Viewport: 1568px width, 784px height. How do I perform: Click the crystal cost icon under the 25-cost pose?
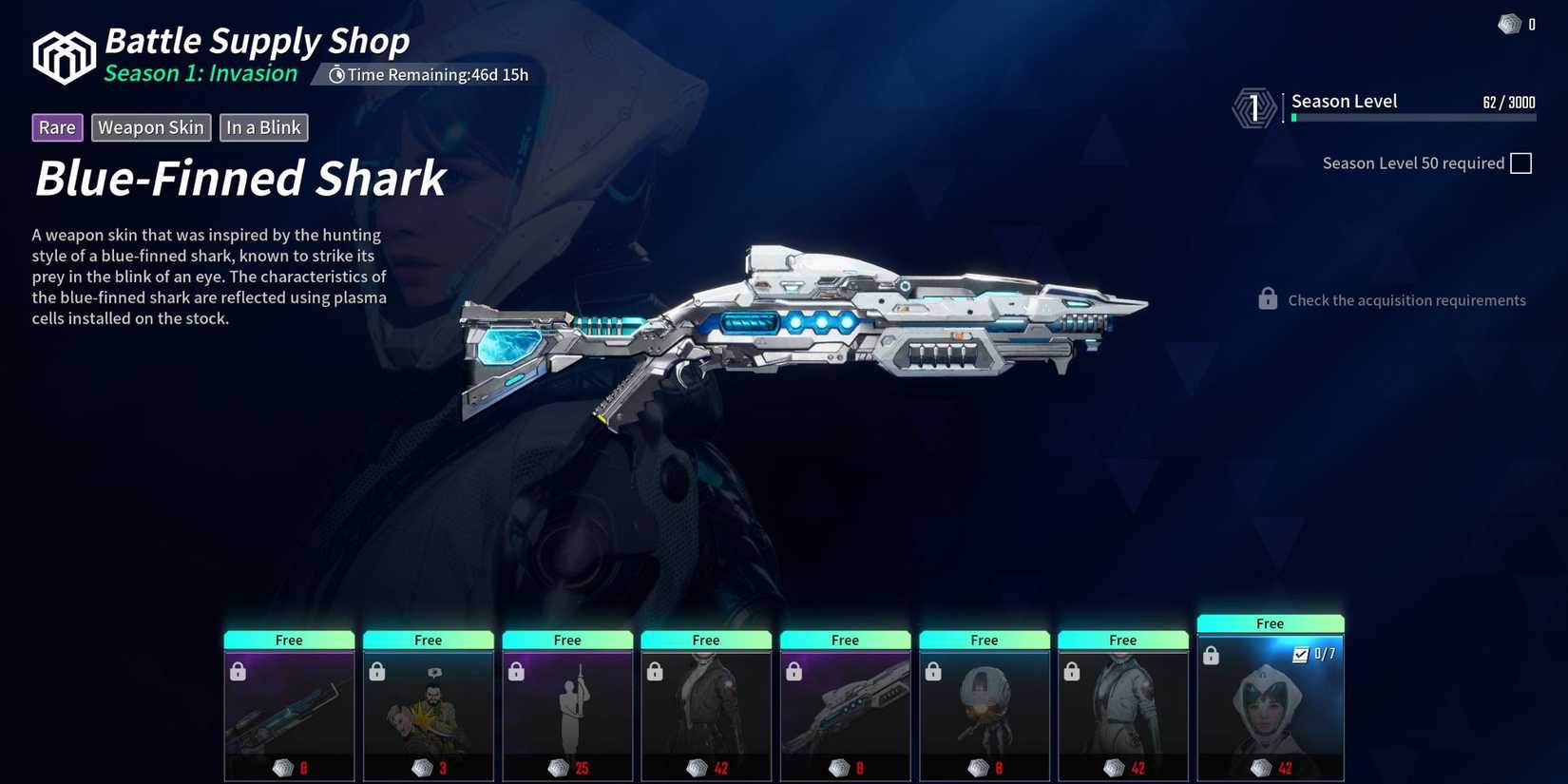click(x=556, y=767)
